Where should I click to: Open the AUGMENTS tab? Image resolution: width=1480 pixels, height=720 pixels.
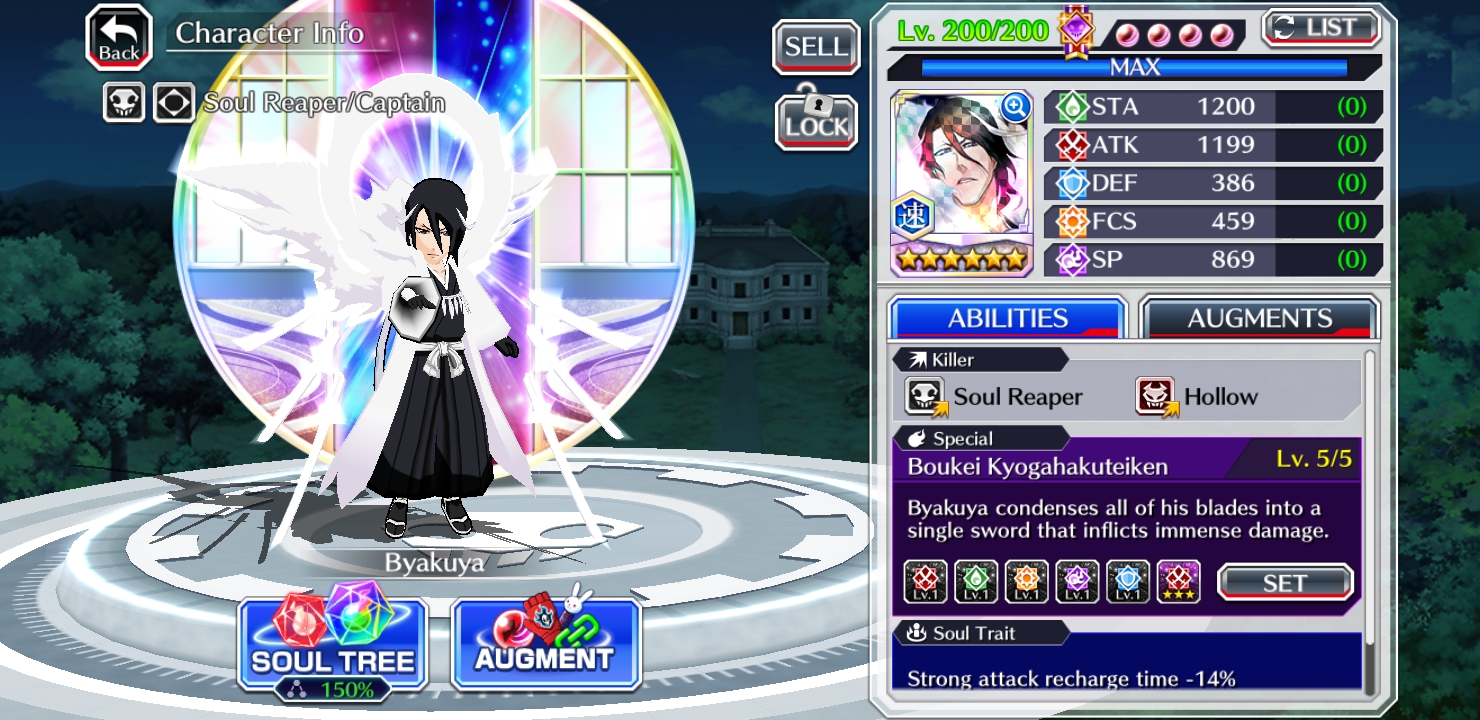coord(1259,318)
